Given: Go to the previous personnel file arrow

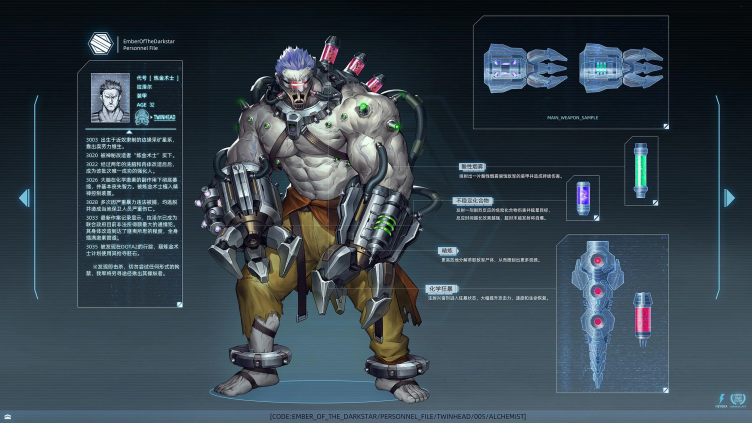Looking at the screenshot, I should pyautogui.click(x=24, y=198).
